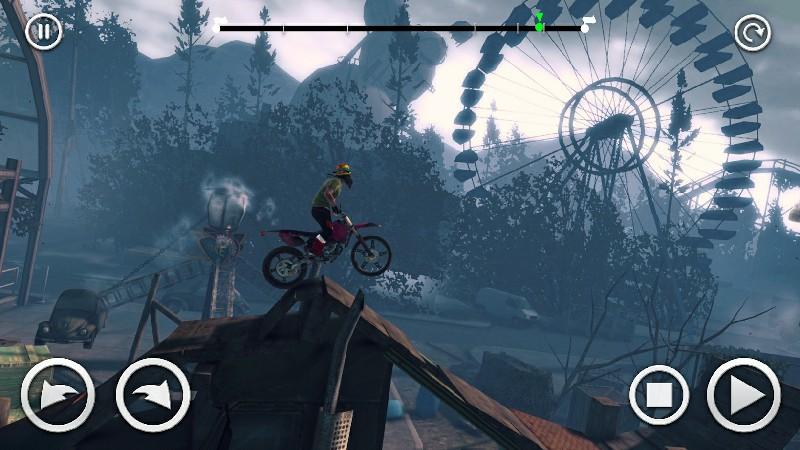Pause the game with the top-left button
Viewport: 800px width, 450px height.
[x=43, y=31]
